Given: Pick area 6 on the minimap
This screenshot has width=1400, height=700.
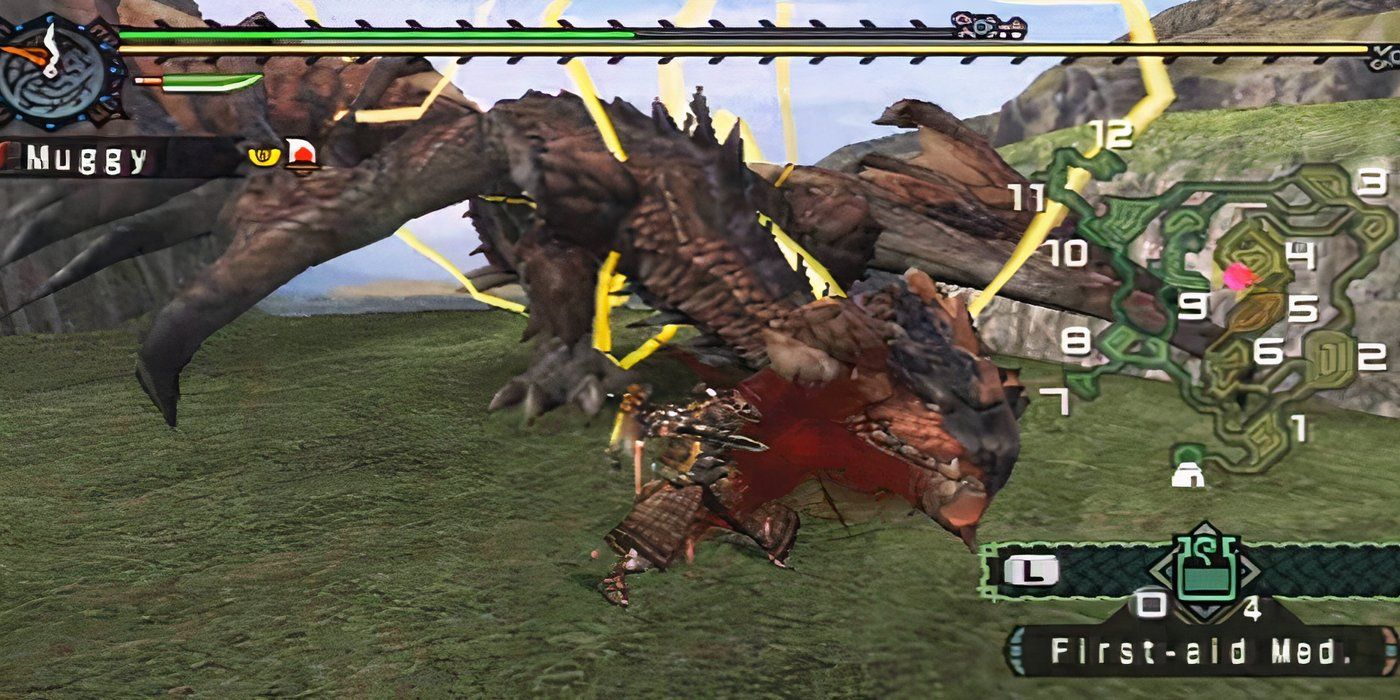Looking at the screenshot, I should click(x=1269, y=351).
